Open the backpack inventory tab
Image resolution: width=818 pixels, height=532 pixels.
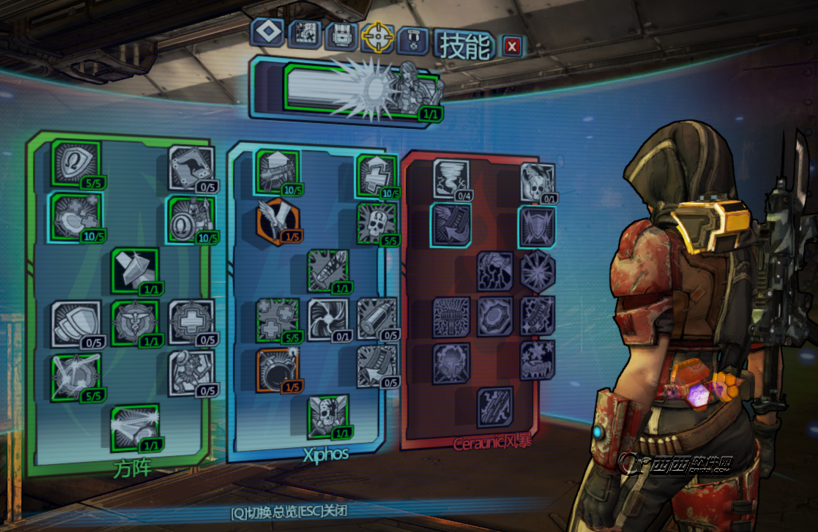[x=341, y=36]
